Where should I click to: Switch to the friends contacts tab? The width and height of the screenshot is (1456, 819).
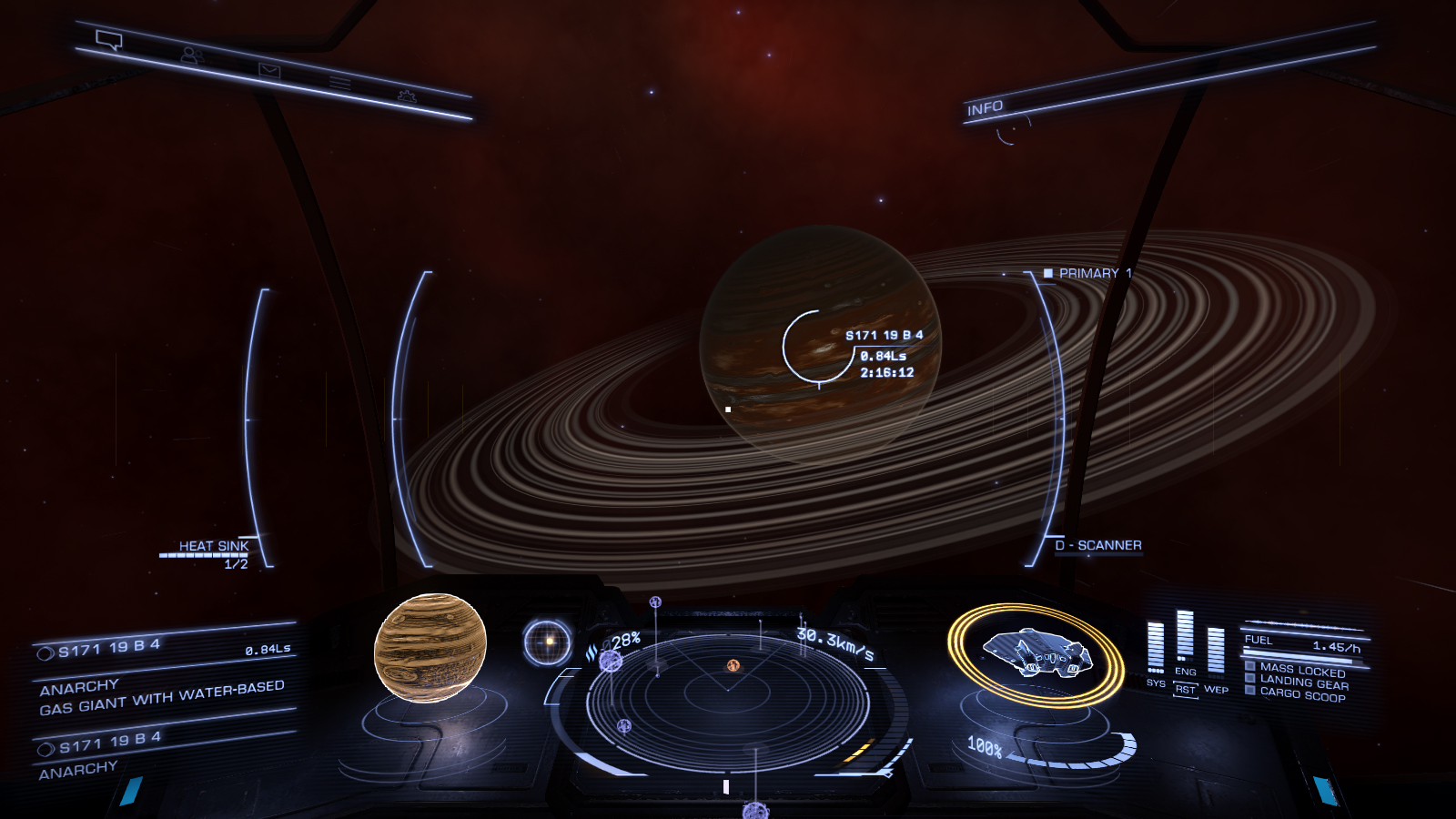coord(190,56)
